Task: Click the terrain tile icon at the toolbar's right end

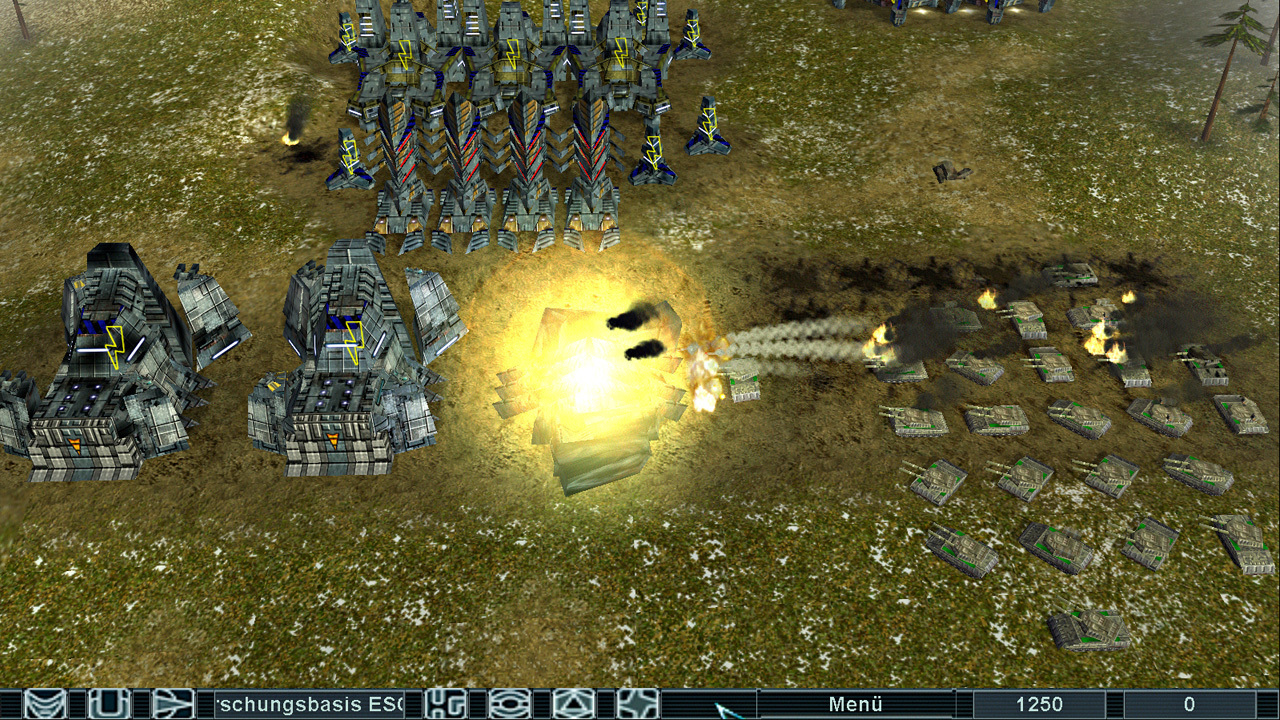Action: pyautogui.click(x=636, y=703)
